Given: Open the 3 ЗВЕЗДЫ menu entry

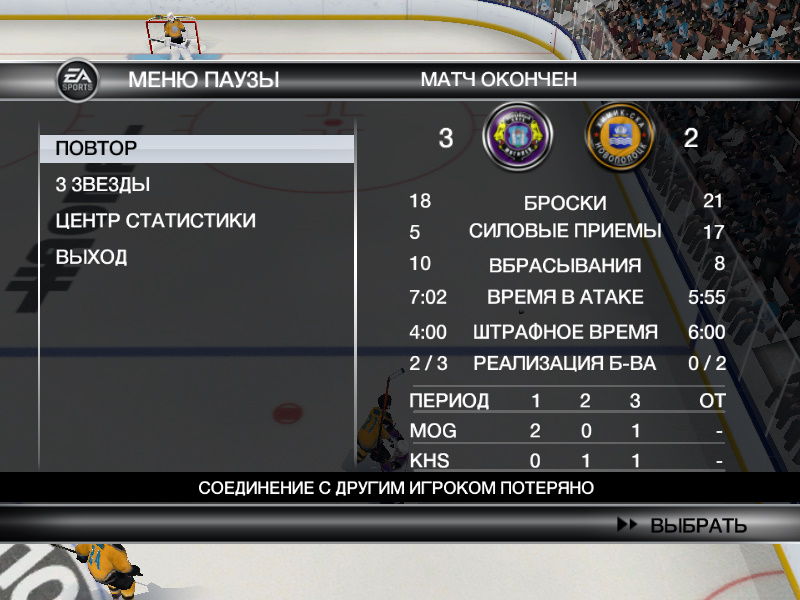Looking at the screenshot, I should [x=103, y=185].
